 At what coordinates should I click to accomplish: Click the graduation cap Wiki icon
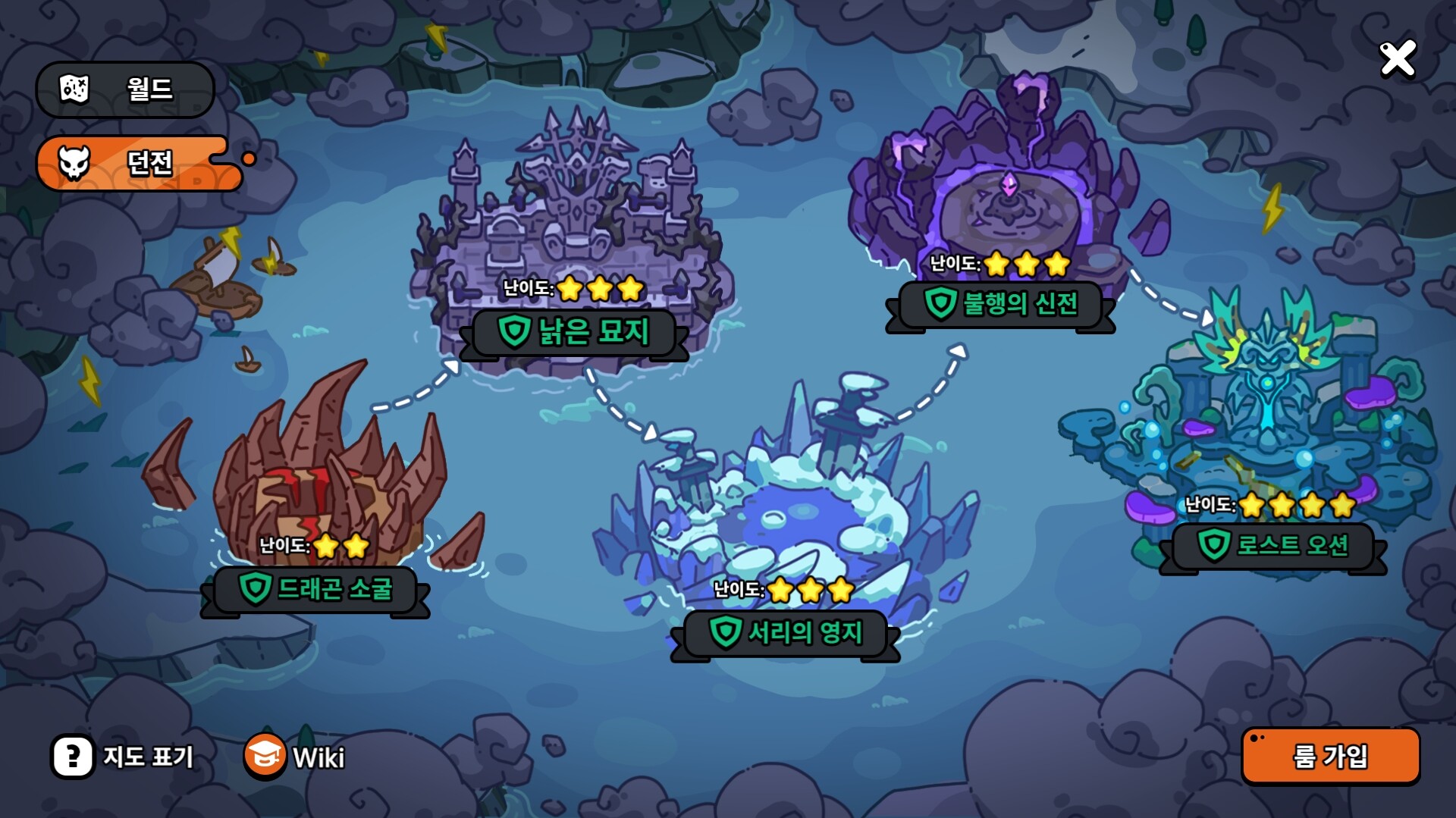(x=263, y=755)
